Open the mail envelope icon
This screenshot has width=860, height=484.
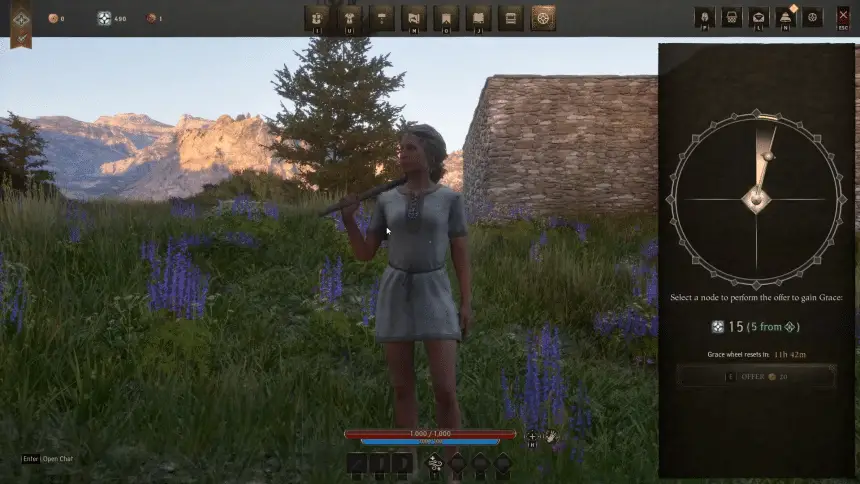click(758, 18)
